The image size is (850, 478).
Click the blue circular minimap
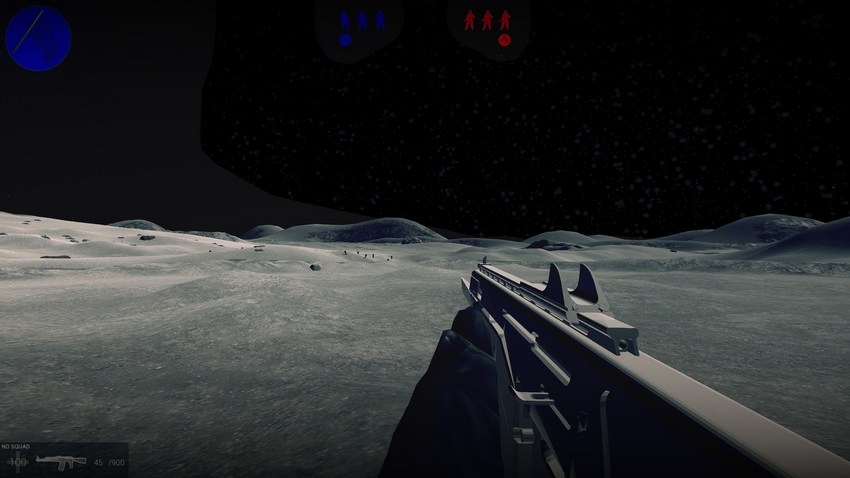pyautogui.click(x=38, y=38)
